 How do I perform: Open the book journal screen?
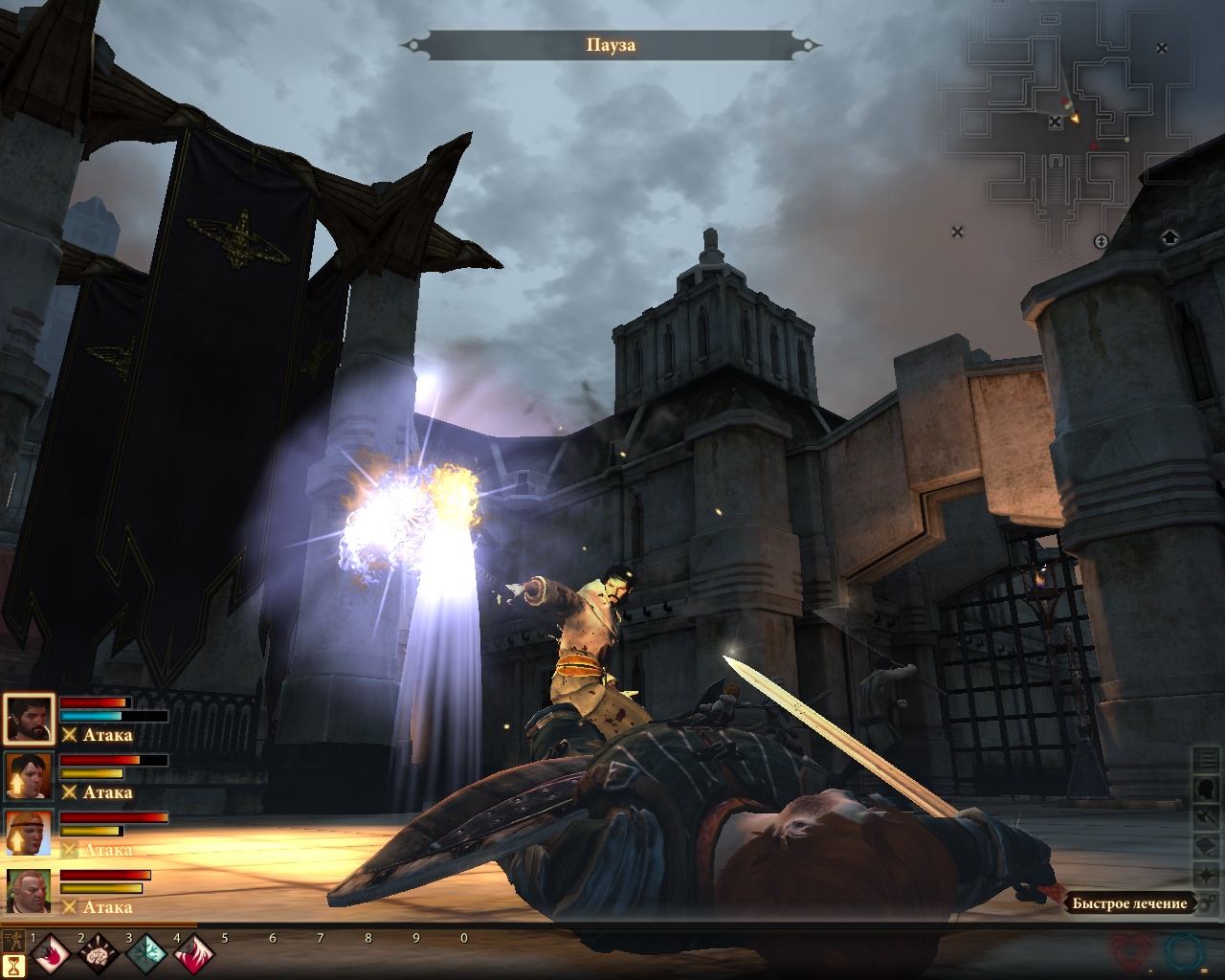click(1207, 847)
